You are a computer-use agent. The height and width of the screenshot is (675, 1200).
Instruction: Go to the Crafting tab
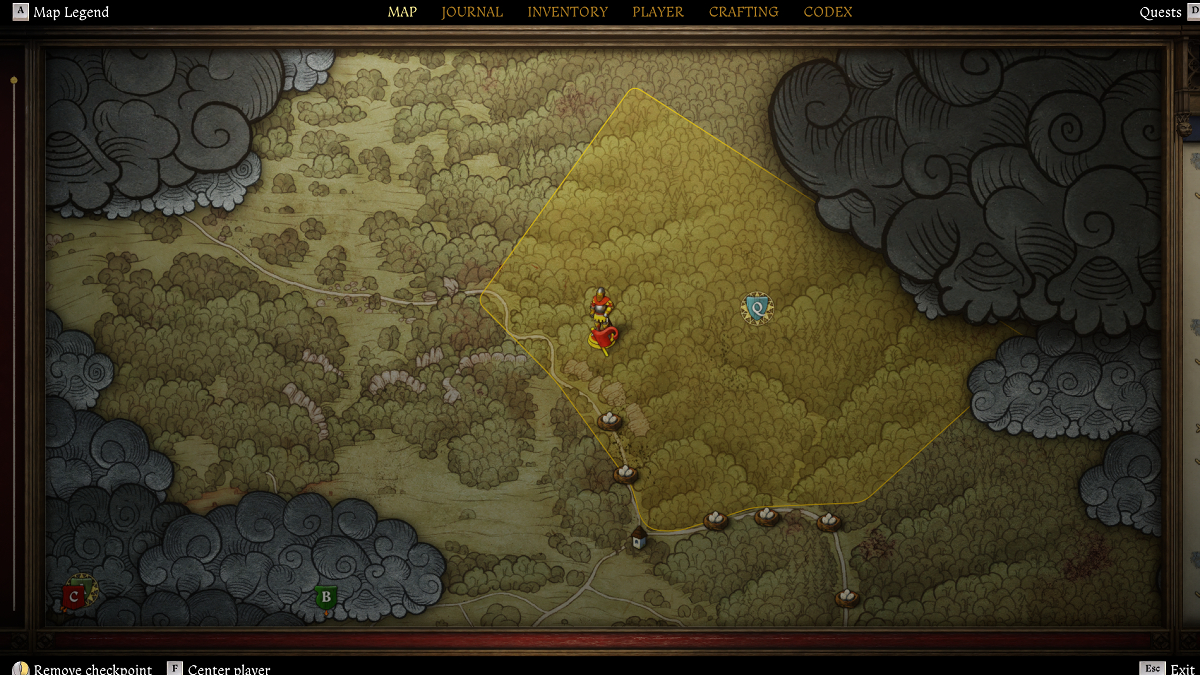[x=743, y=12]
